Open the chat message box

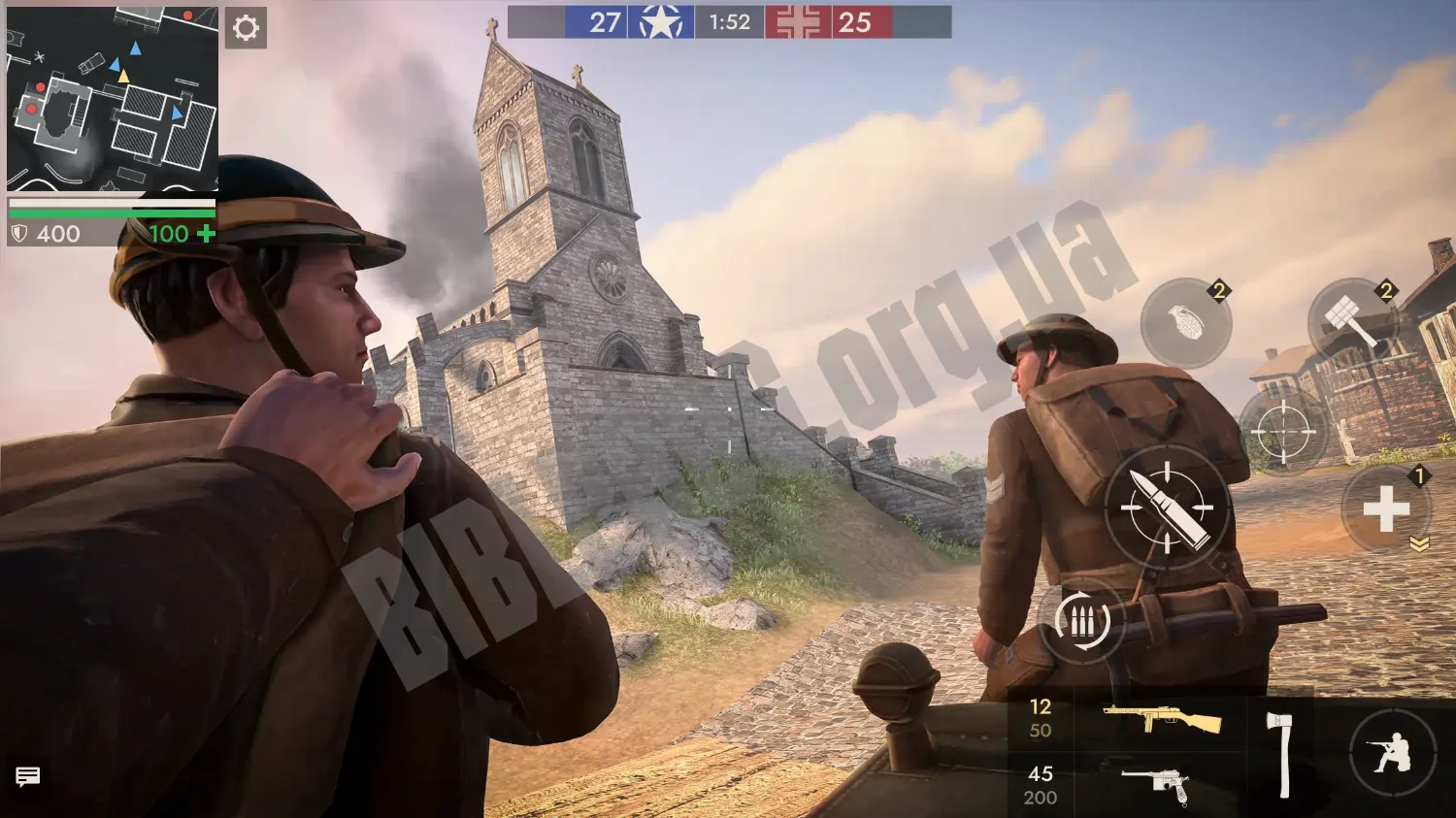[28, 776]
